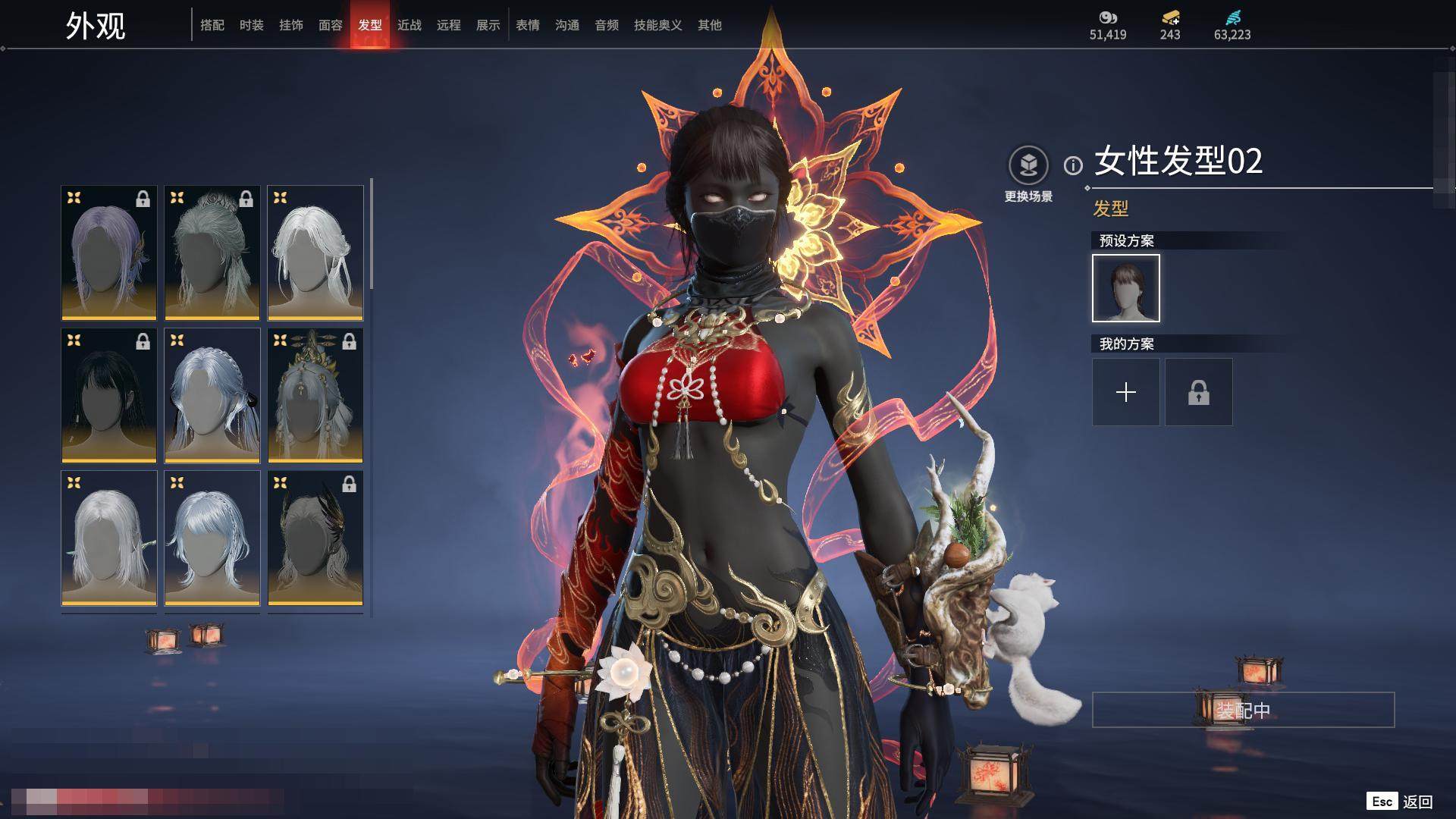Viewport: 1456px width, 819px height.
Task: Select the locked black hair thumbnail
Action: (109, 395)
